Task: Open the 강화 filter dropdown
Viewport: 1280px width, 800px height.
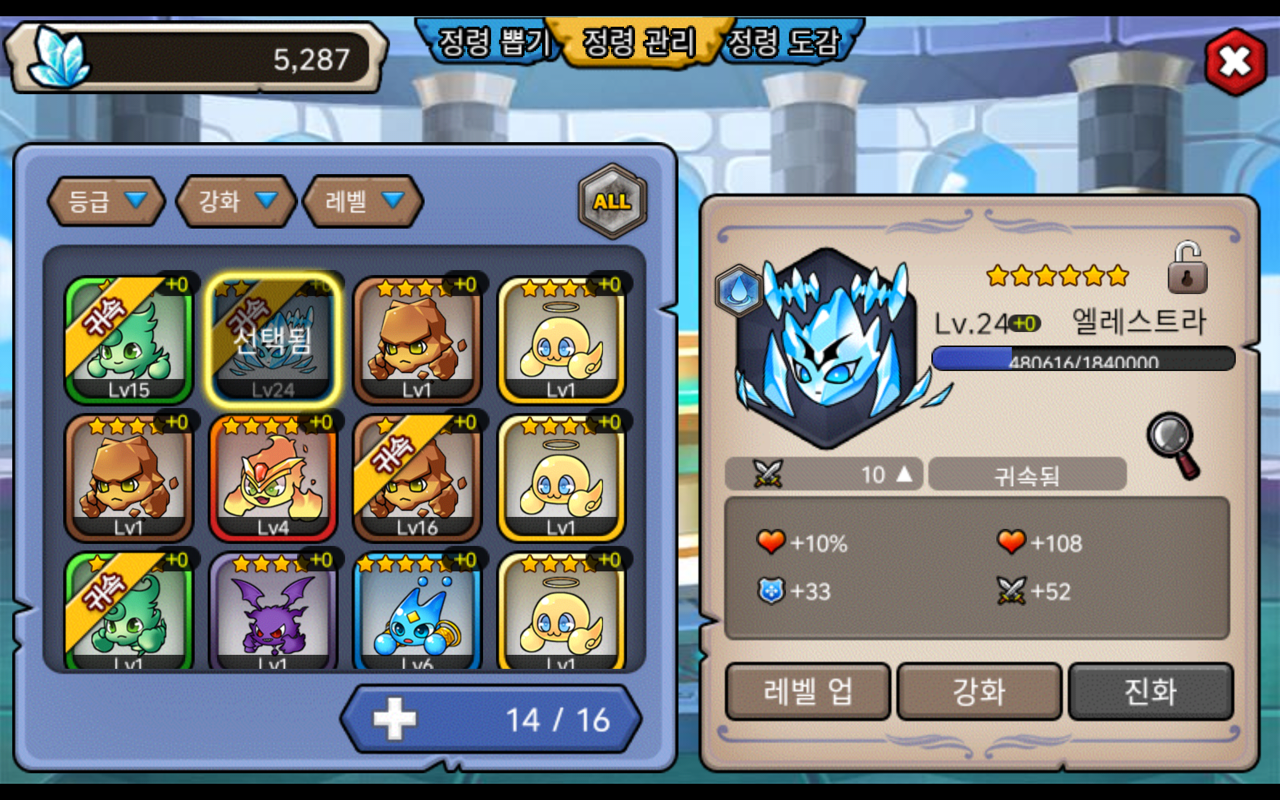Action: (x=236, y=201)
